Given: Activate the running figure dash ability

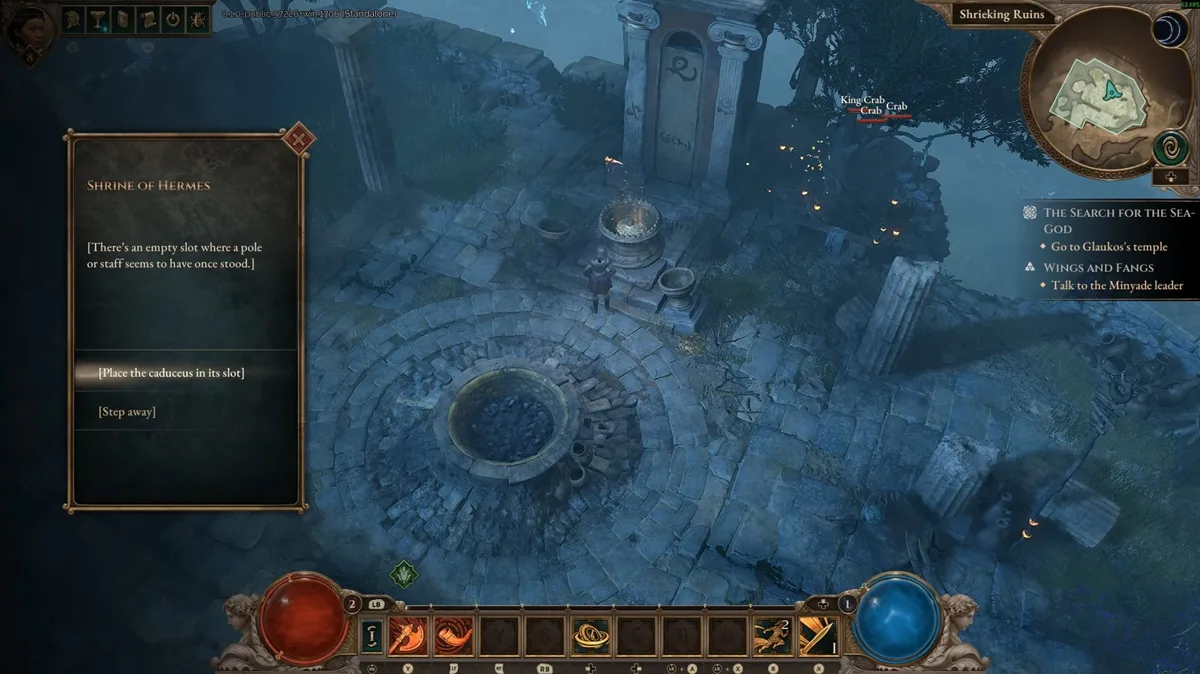Looking at the screenshot, I should pos(771,633).
